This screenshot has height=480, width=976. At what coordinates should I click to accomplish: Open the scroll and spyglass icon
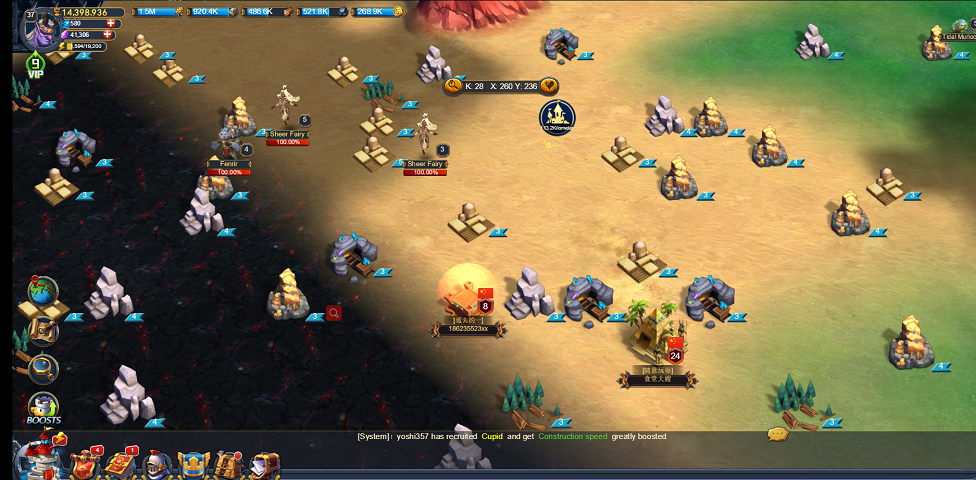[42, 330]
